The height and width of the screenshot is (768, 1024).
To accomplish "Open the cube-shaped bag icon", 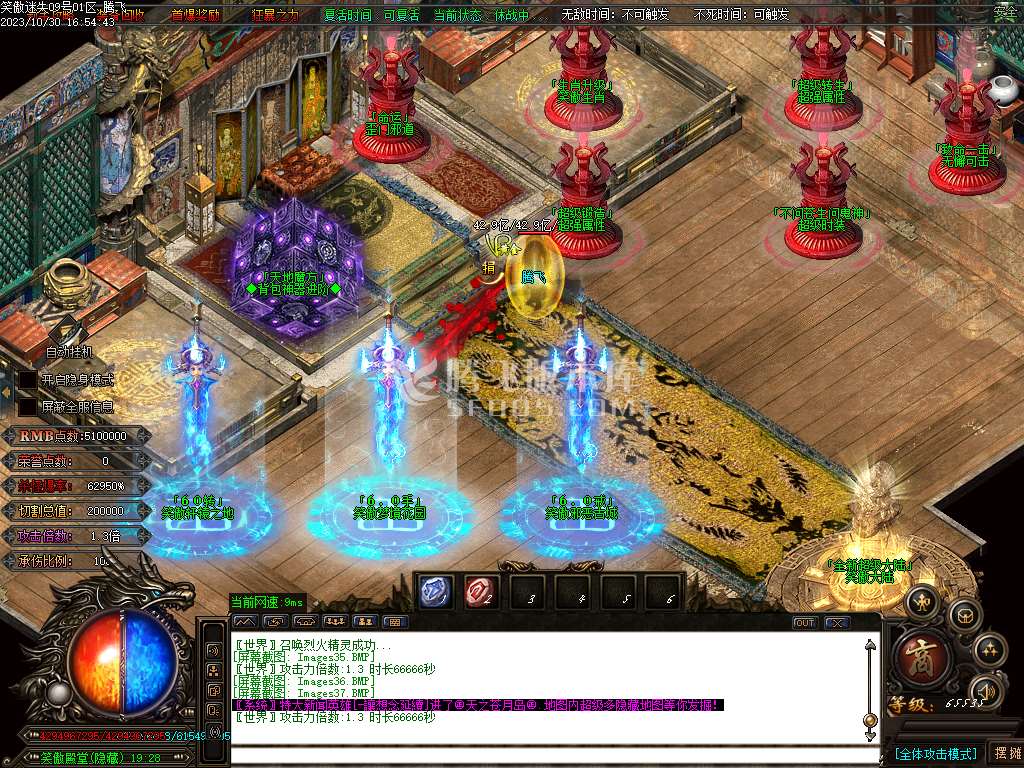I will tap(964, 613).
